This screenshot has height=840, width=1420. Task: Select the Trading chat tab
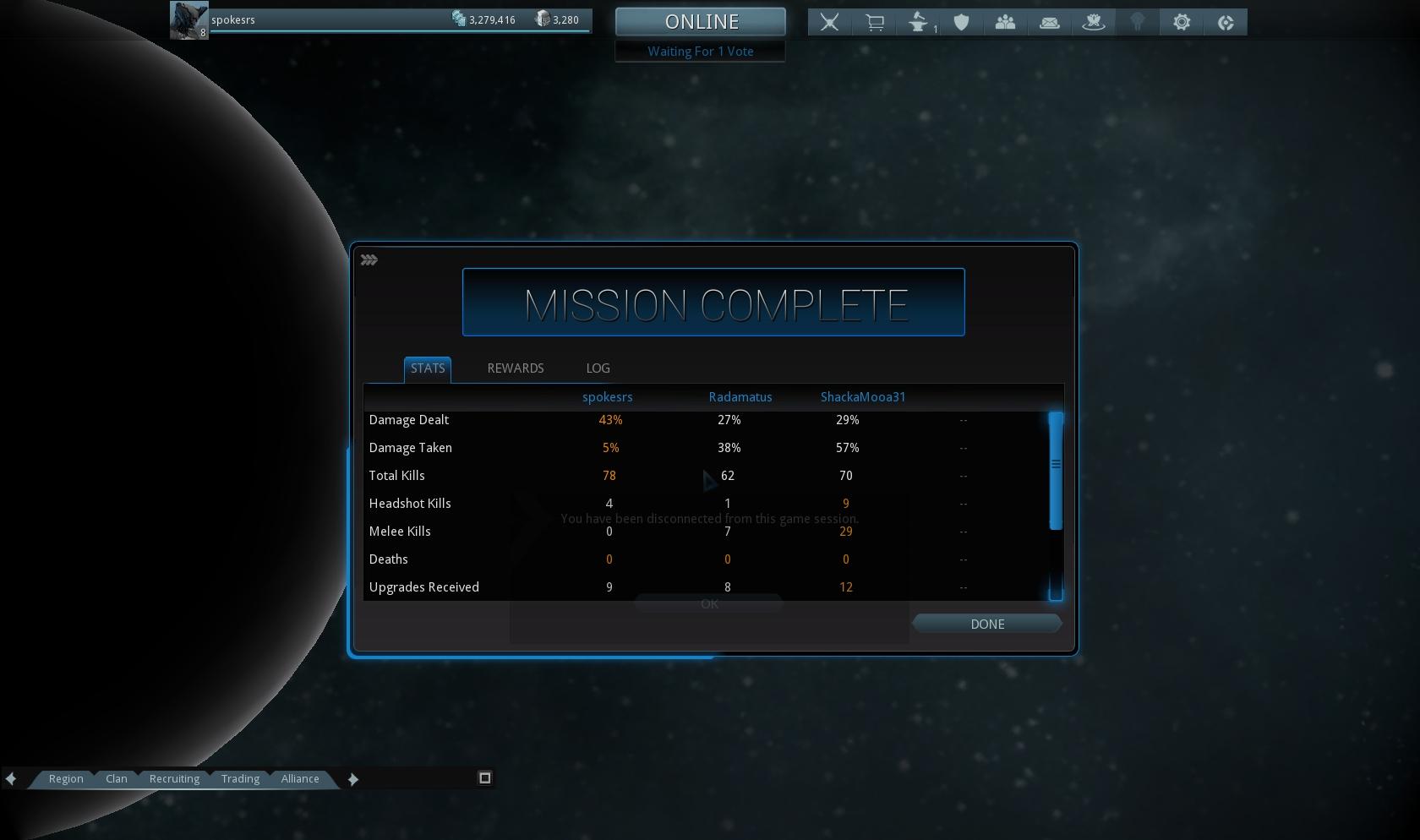point(240,779)
